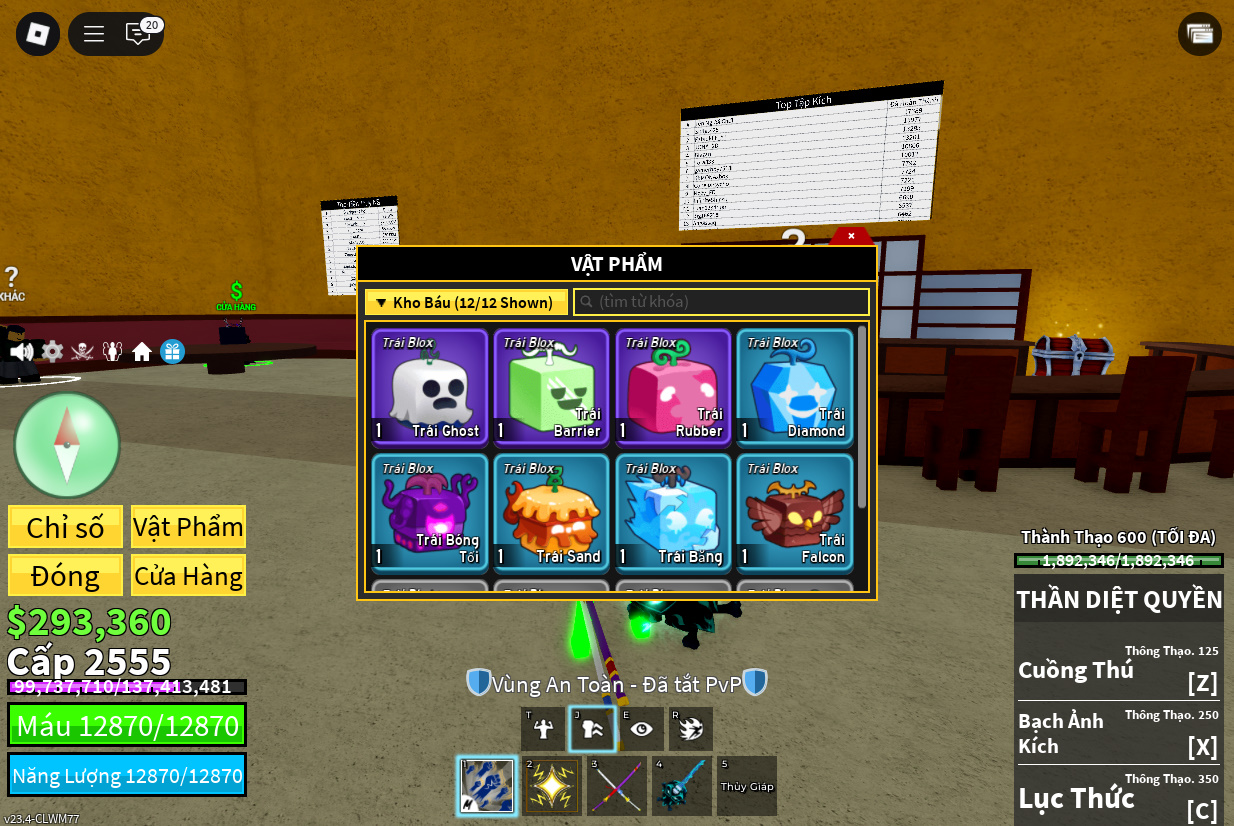Select the Trái Bóng Tối fruit

(430, 512)
